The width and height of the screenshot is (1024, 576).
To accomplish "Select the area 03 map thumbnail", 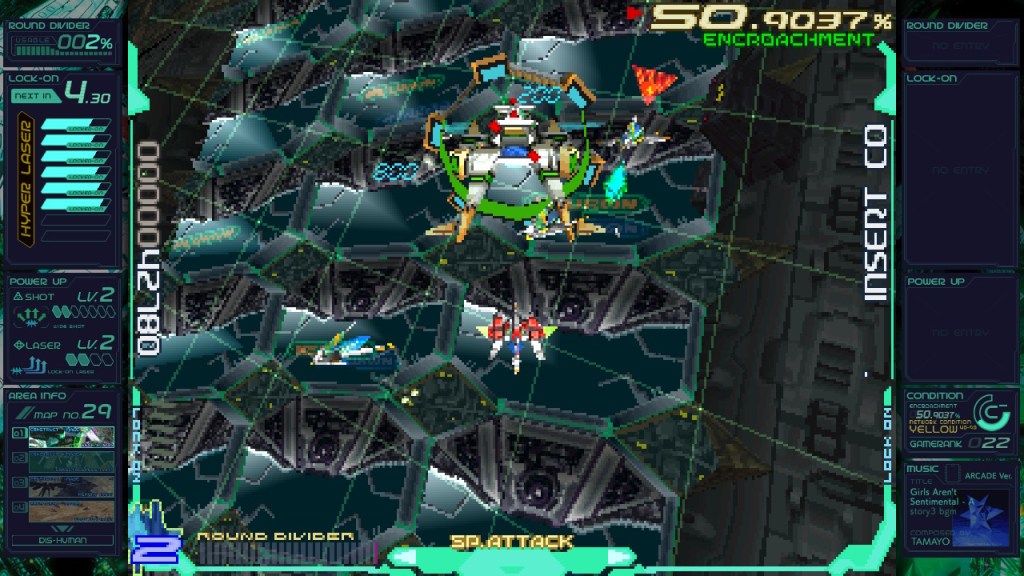I will pos(70,487).
